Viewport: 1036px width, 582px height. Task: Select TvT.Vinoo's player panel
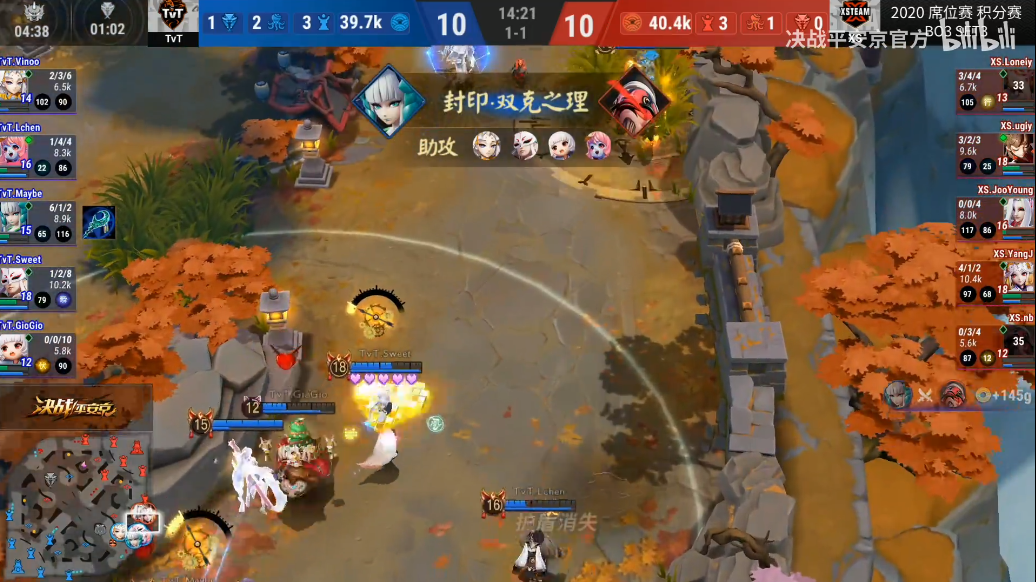tap(38, 87)
